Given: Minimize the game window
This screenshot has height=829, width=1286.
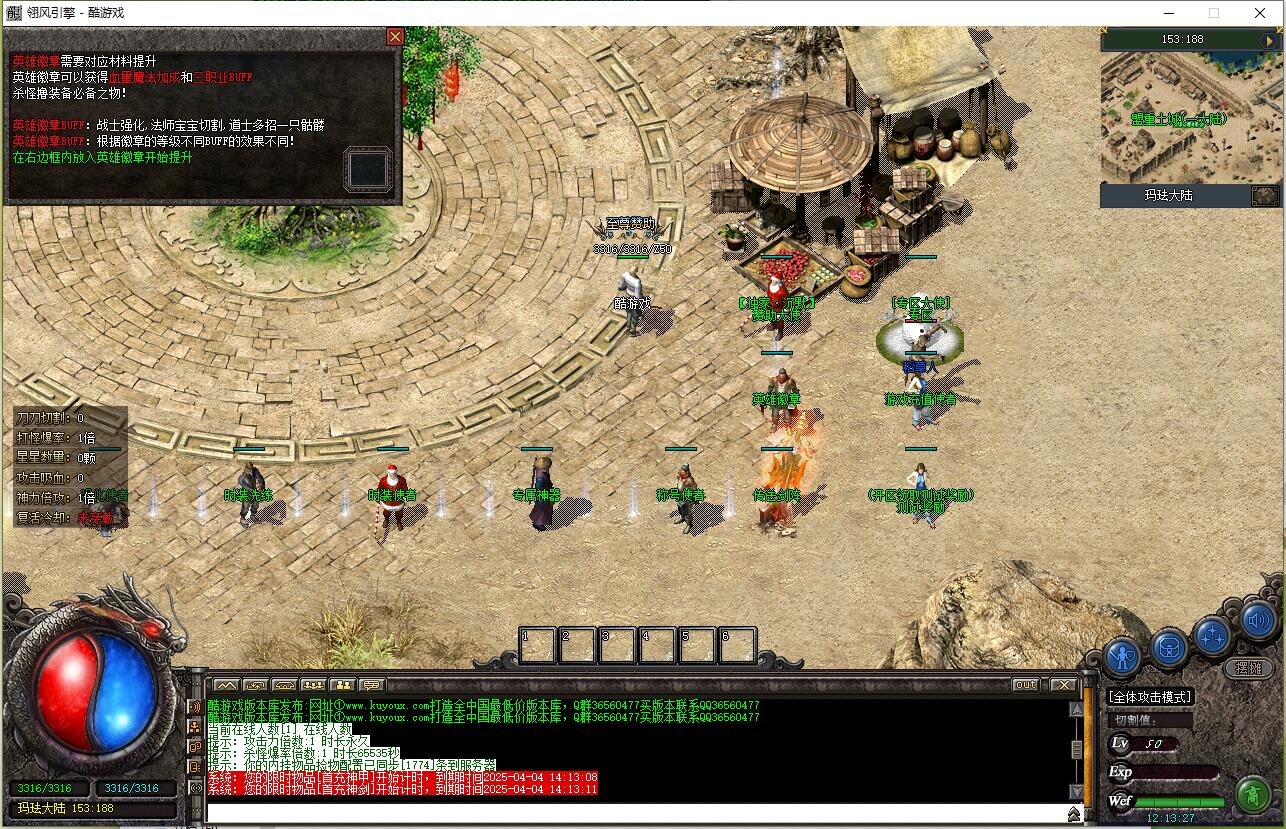Looking at the screenshot, I should pyautogui.click(x=1168, y=13).
